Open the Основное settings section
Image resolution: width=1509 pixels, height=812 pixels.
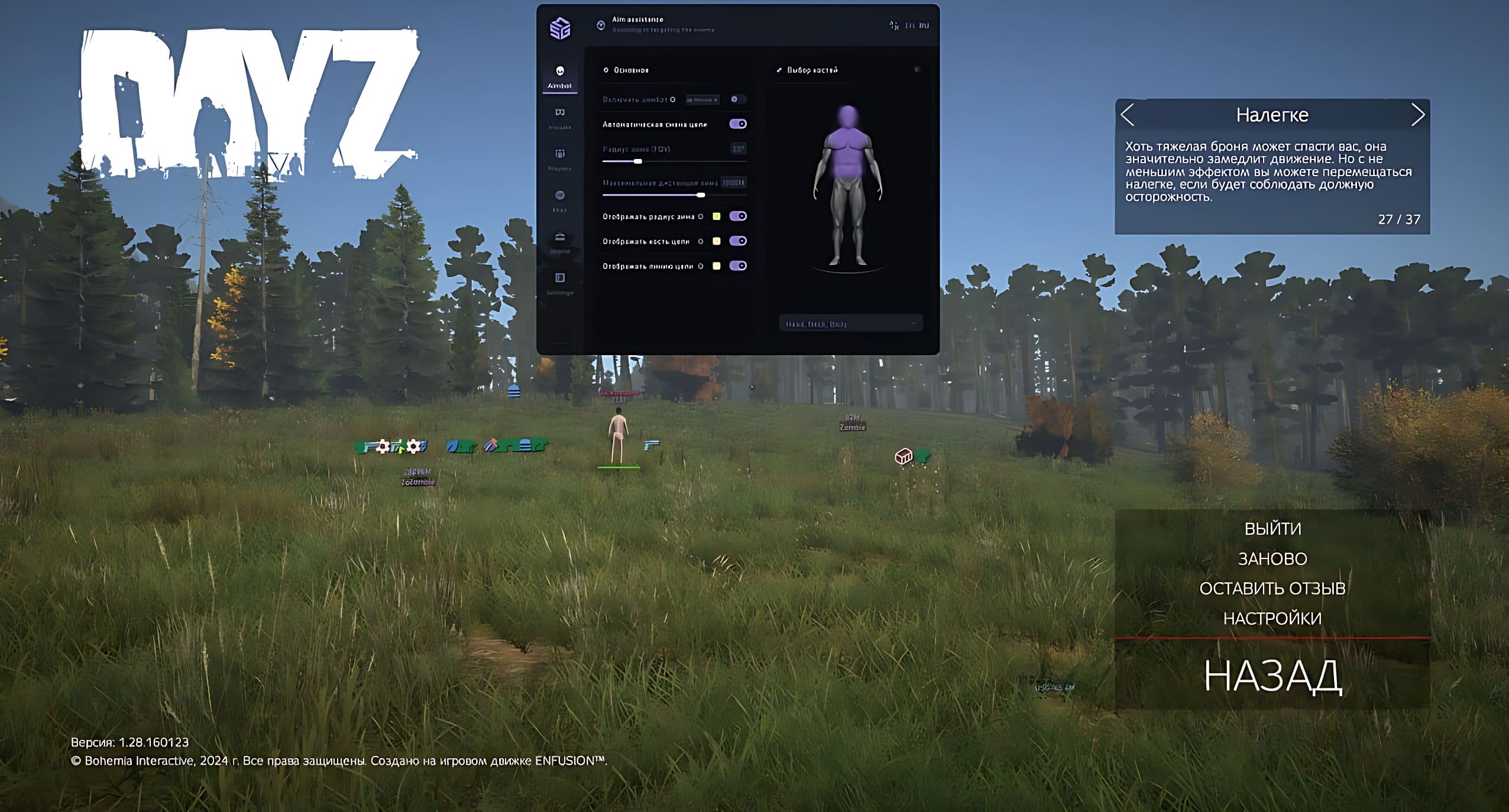pyautogui.click(x=627, y=70)
